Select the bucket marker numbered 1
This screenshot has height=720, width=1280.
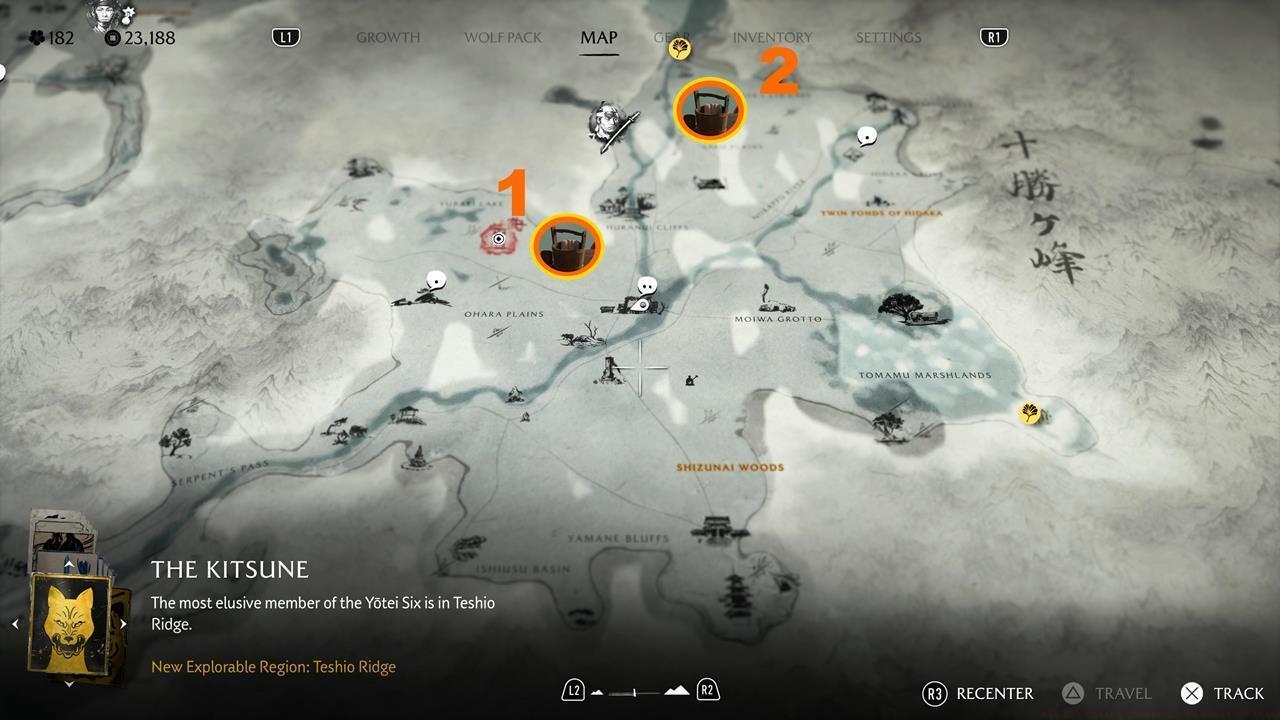[x=567, y=245]
